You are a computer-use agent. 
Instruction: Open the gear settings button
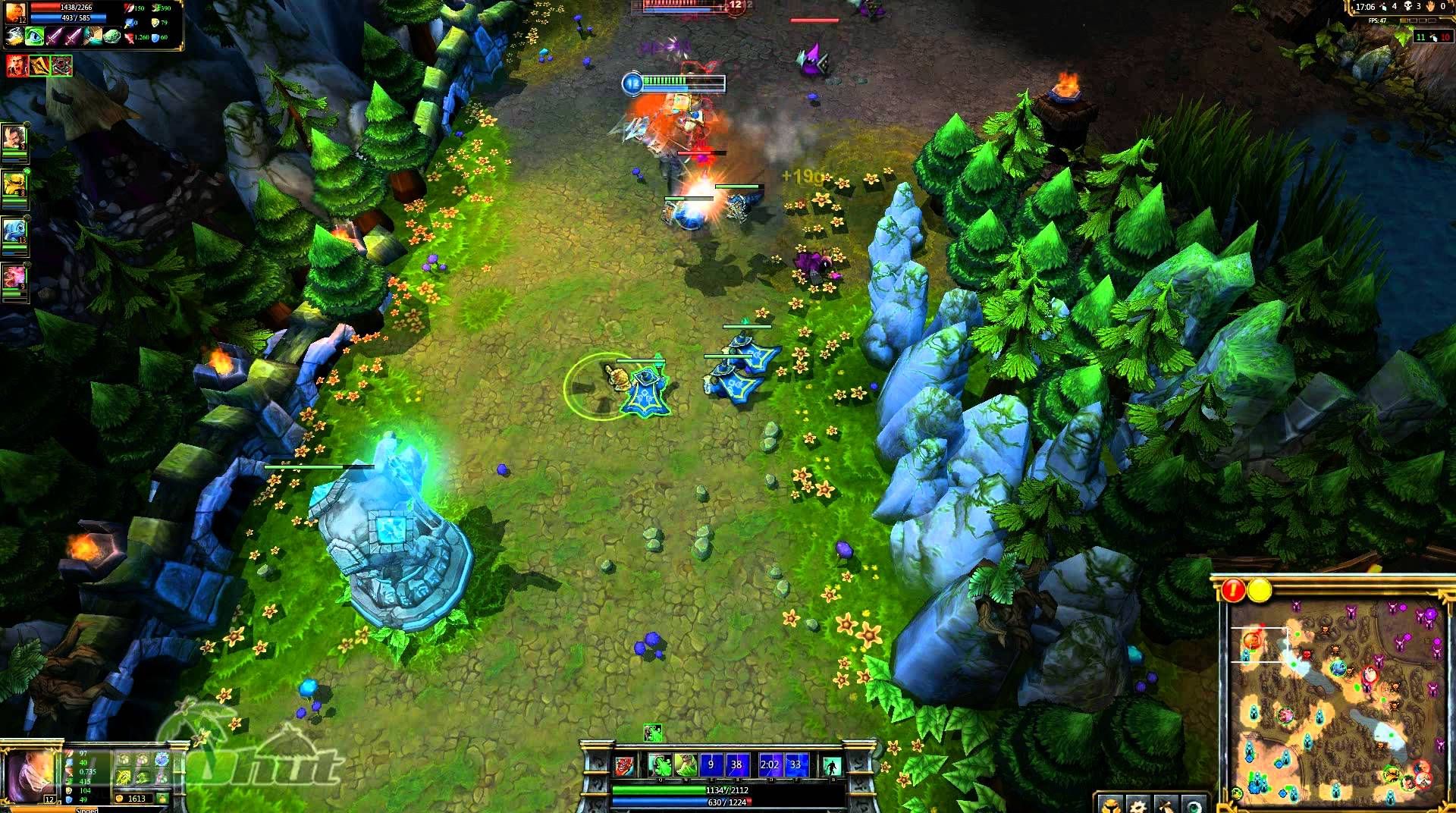[1137, 804]
